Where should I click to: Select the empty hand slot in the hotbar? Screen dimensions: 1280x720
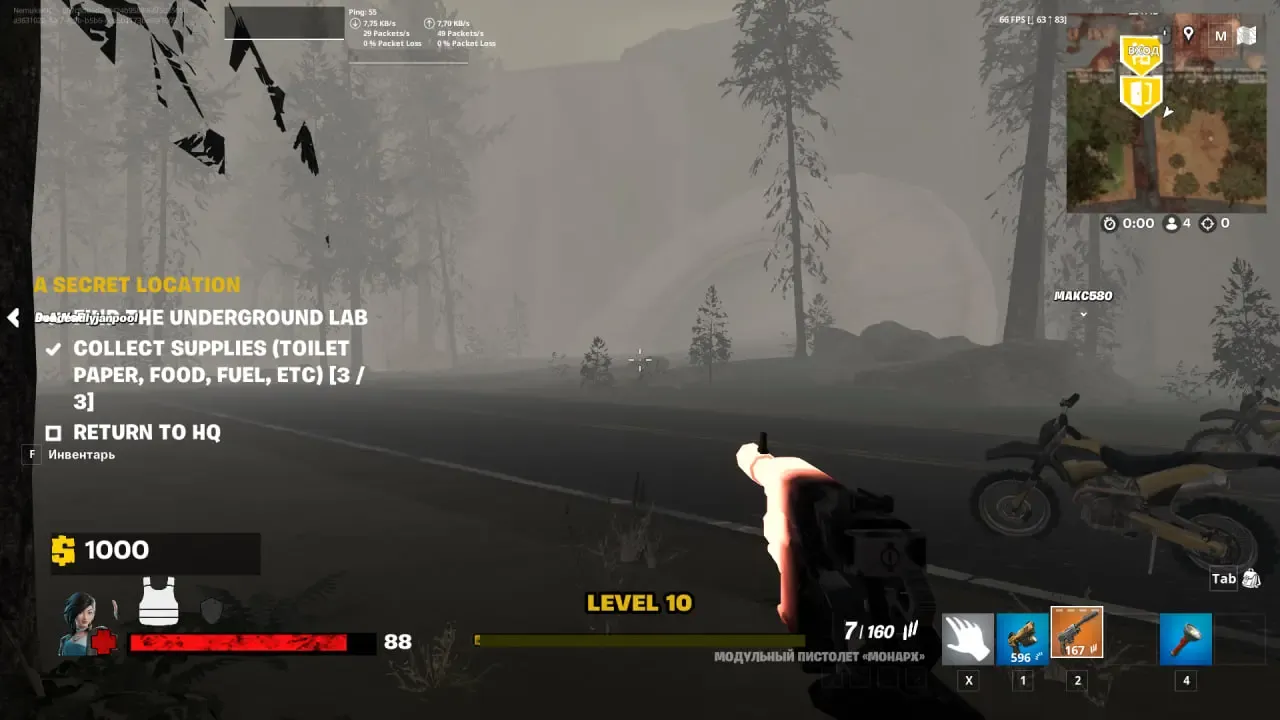click(x=968, y=640)
